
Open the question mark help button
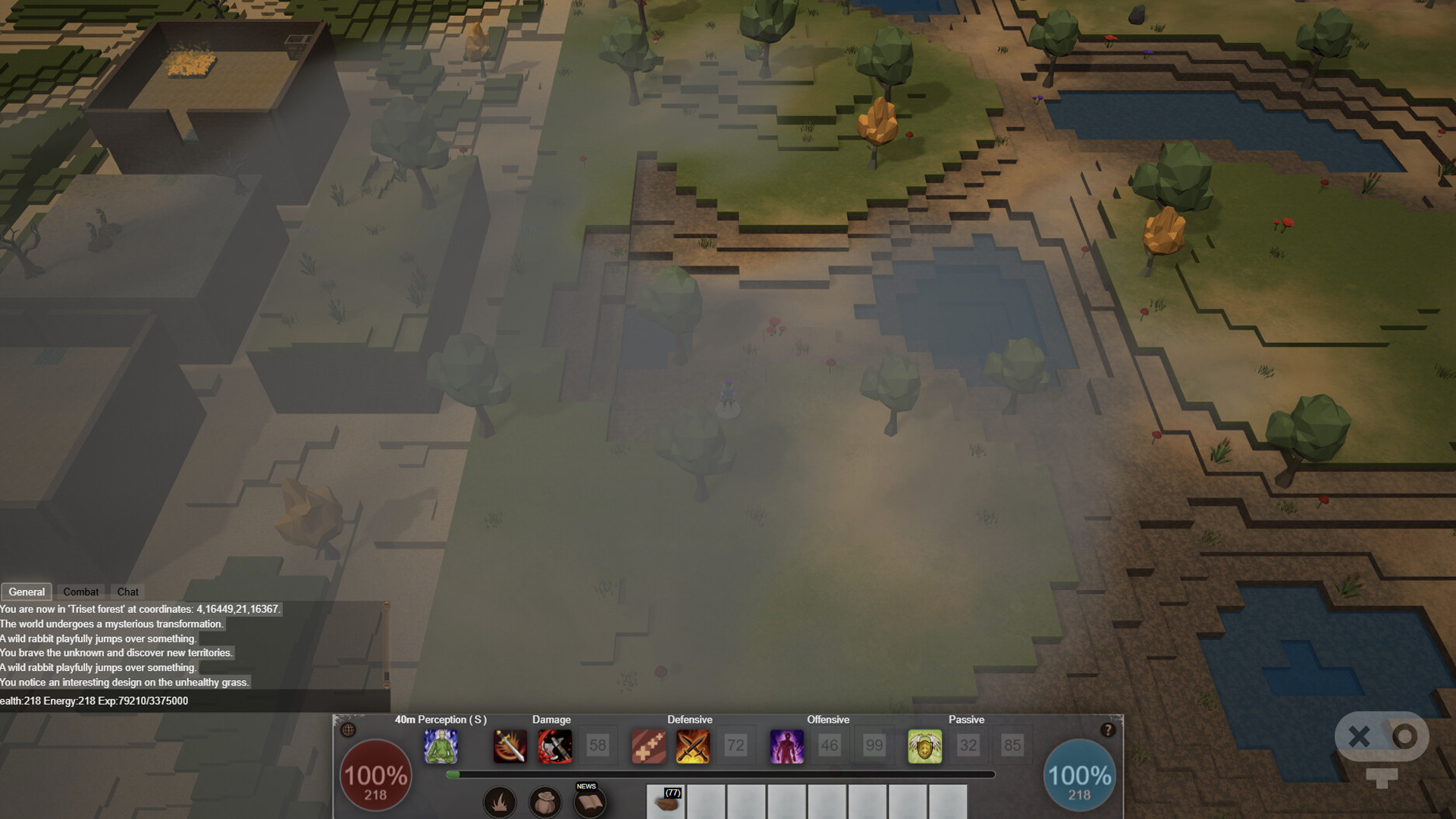coord(1107,730)
